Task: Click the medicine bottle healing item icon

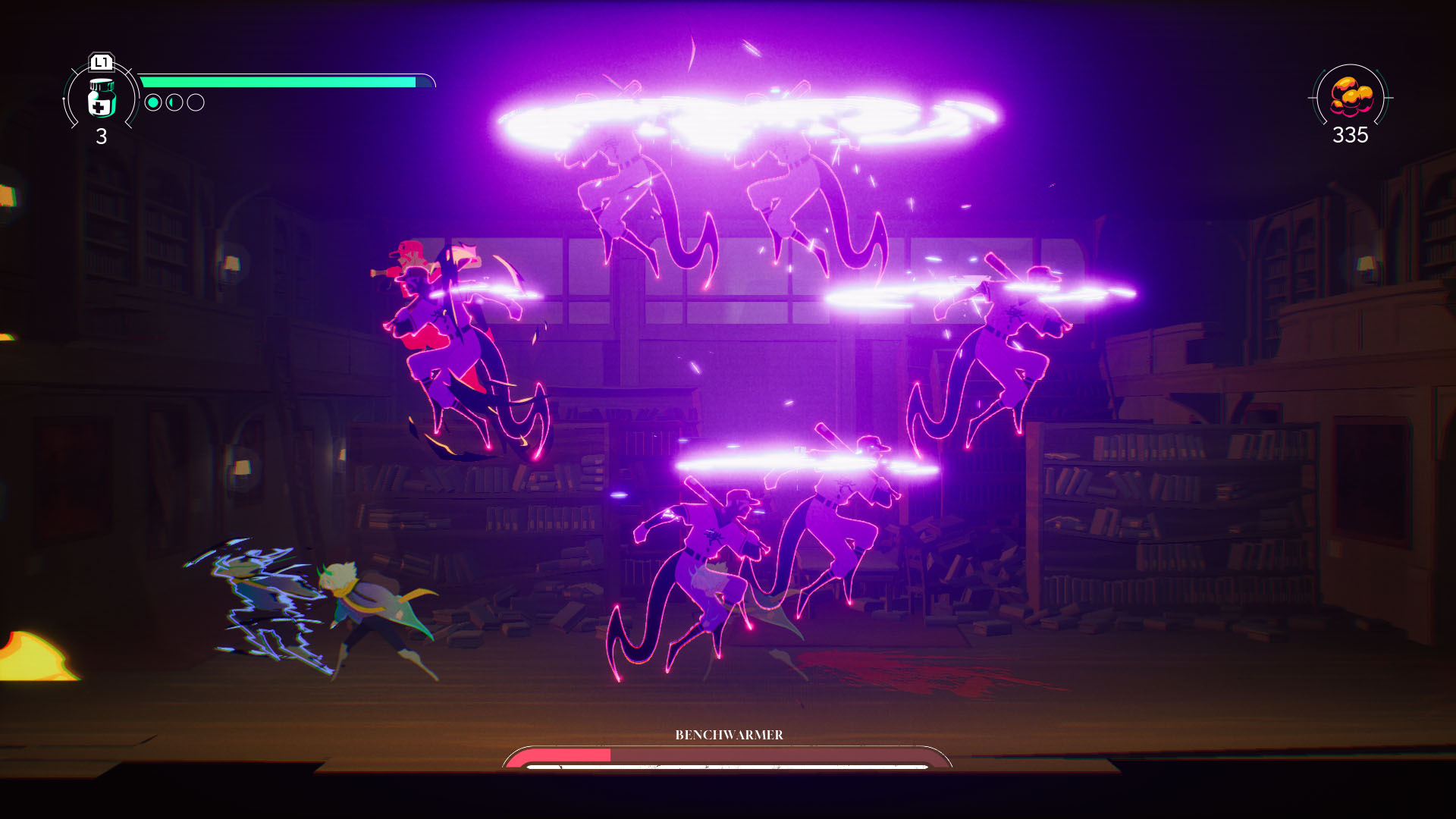Action: pos(102,99)
